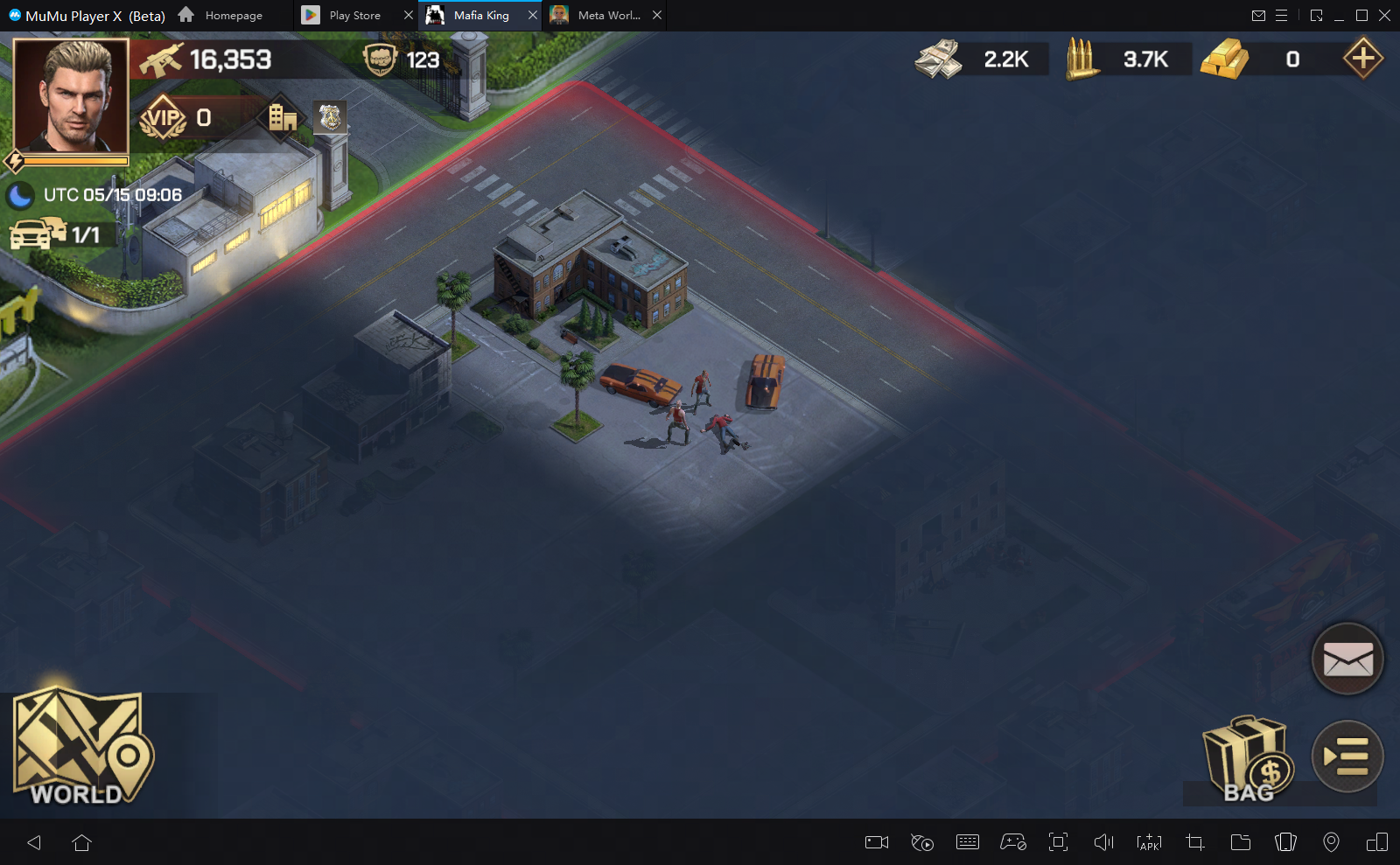This screenshot has height=865, width=1400.
Task: Show the cash resource details
Action: (938, 59)
